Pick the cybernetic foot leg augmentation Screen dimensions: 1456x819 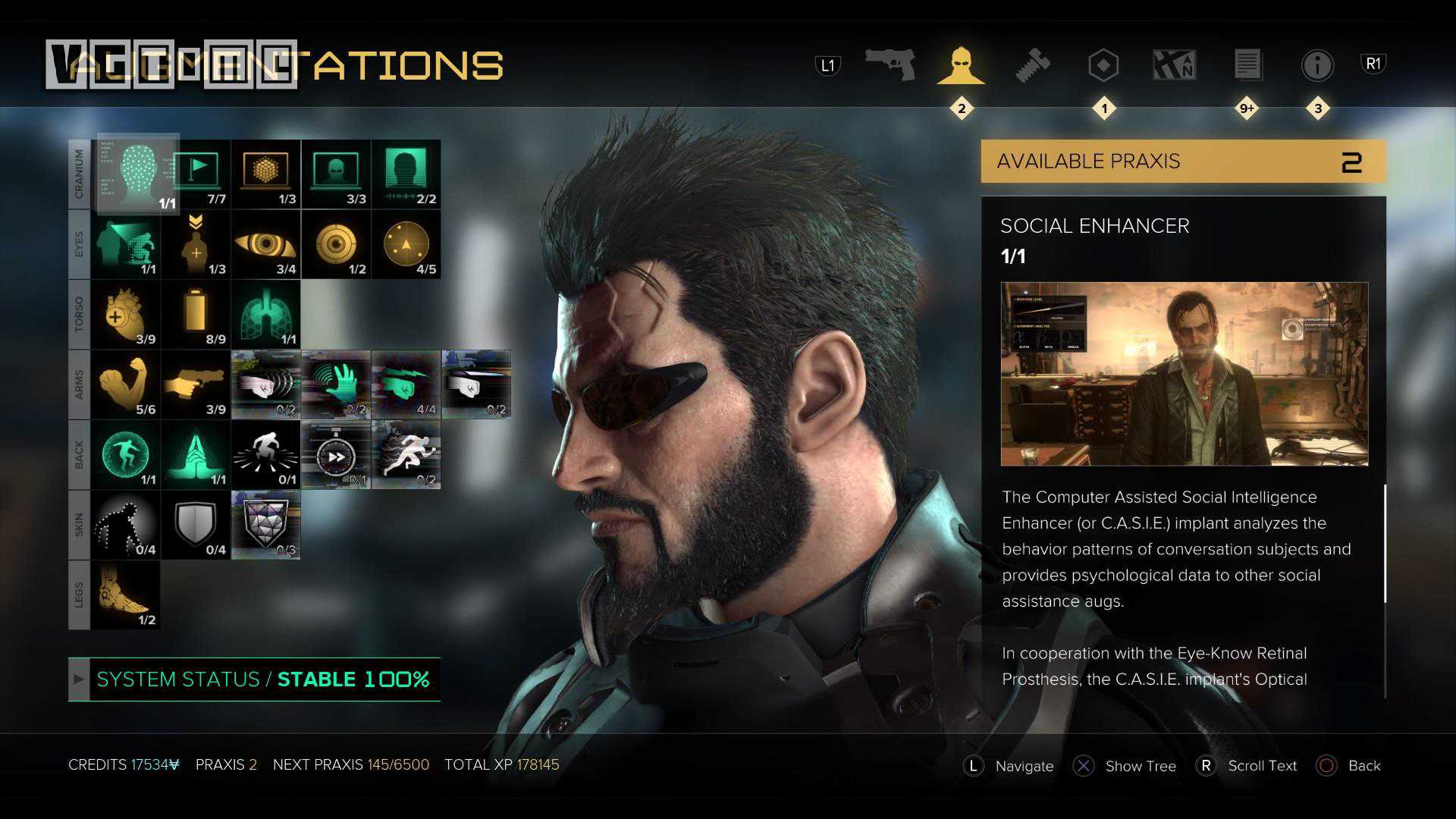(125, 595)
